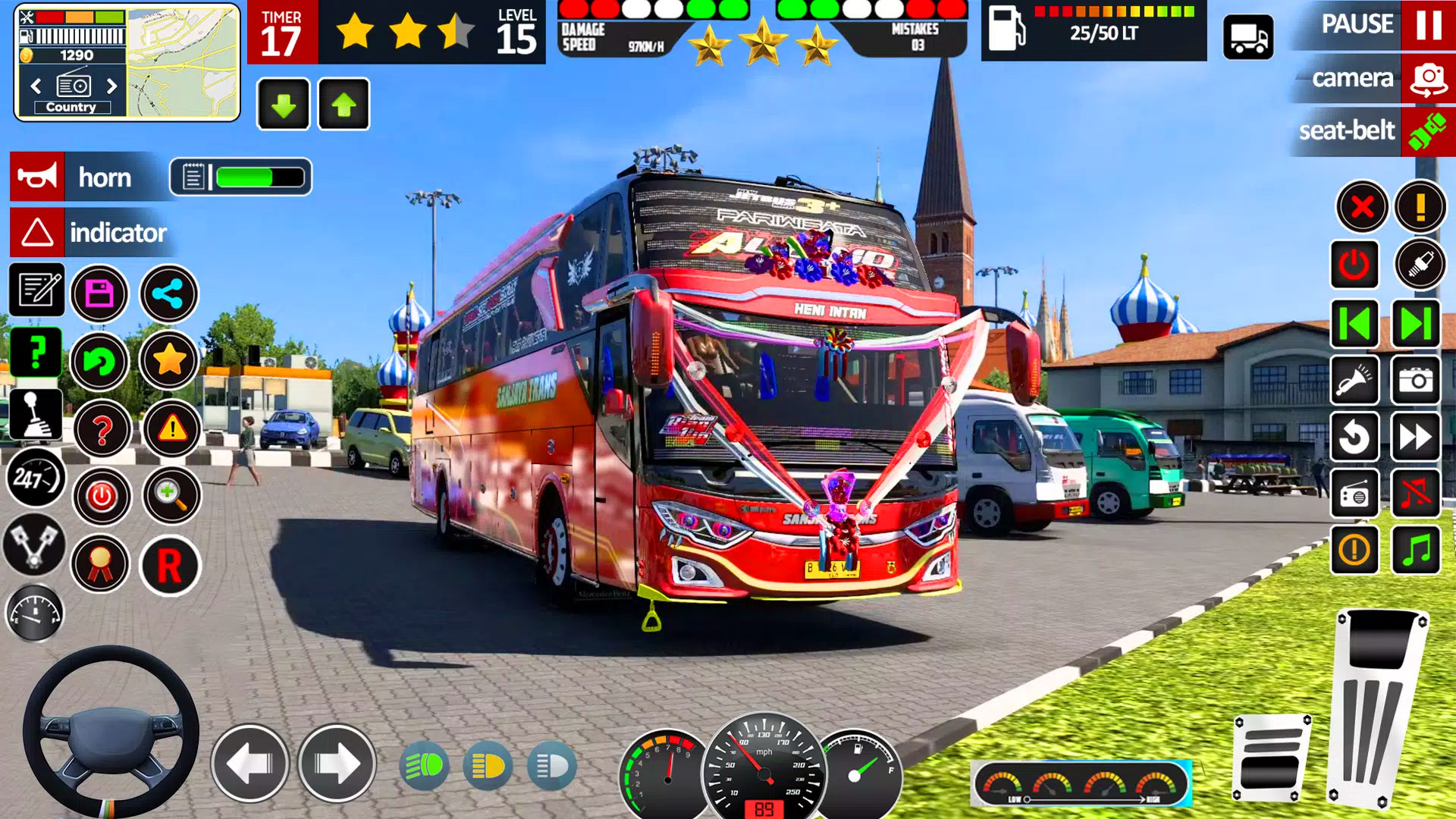
Task: Honk the horn
Action: coord(38,177)
